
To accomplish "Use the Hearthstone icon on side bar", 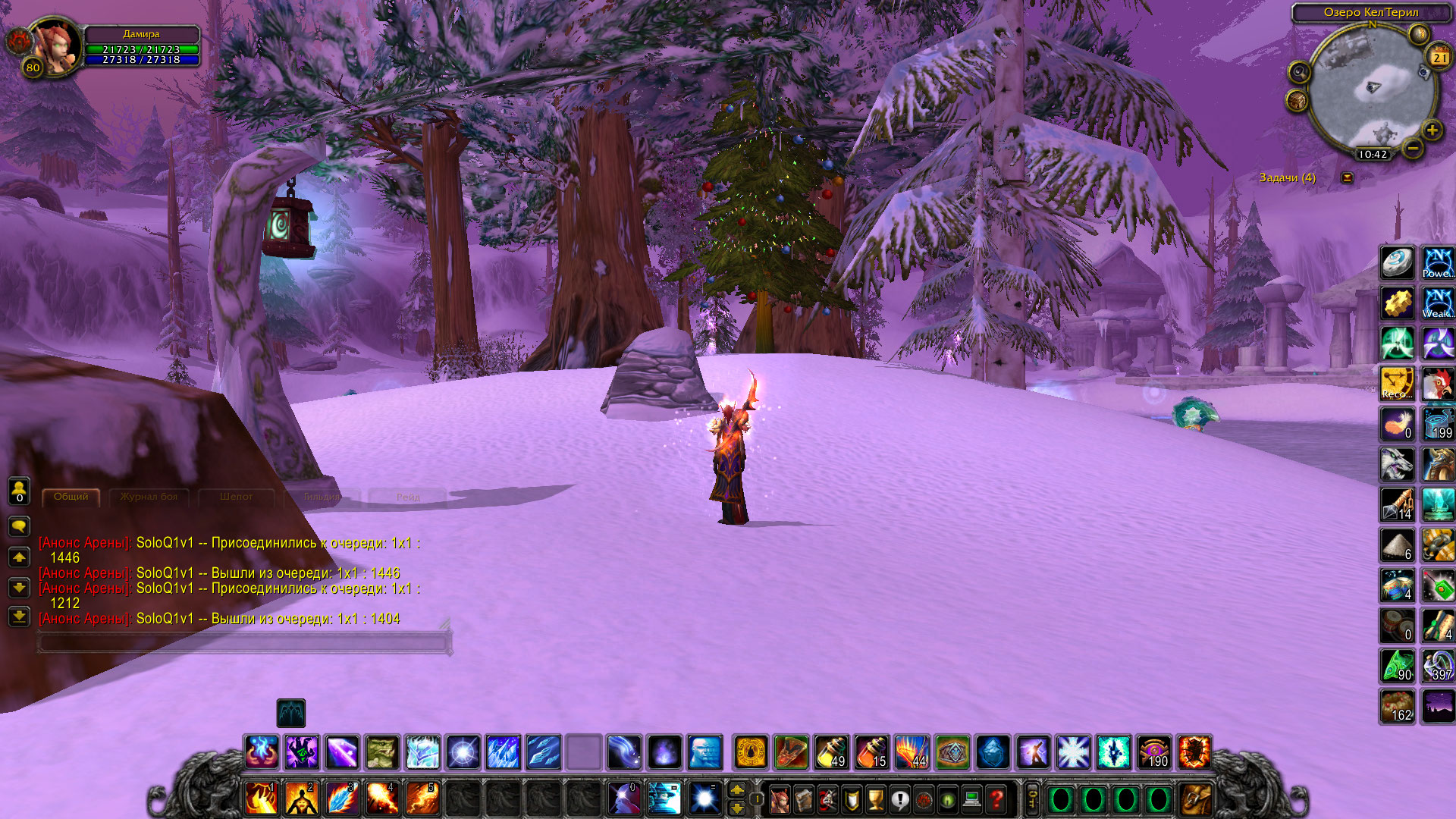I will [1397, 263].
